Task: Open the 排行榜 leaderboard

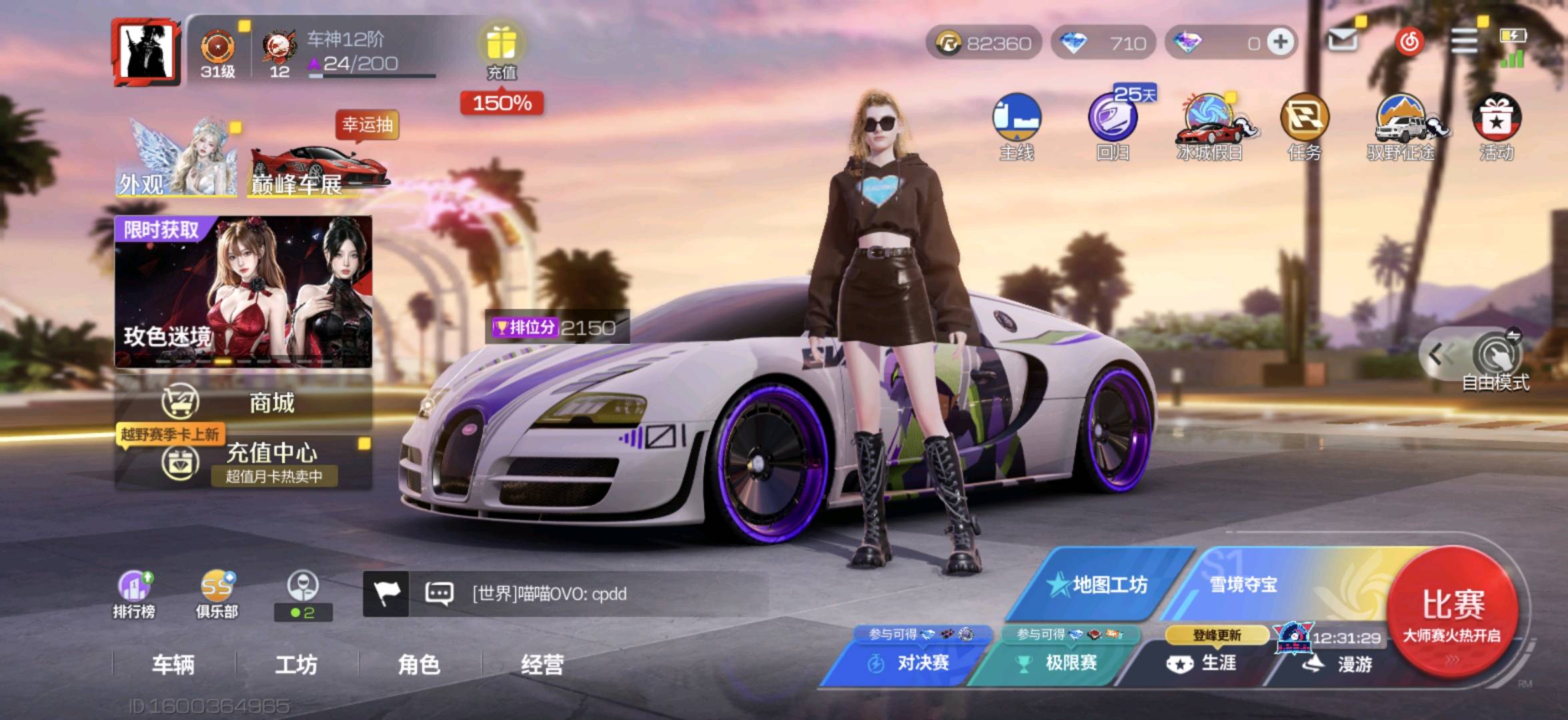Action: (x=134, y=595)
